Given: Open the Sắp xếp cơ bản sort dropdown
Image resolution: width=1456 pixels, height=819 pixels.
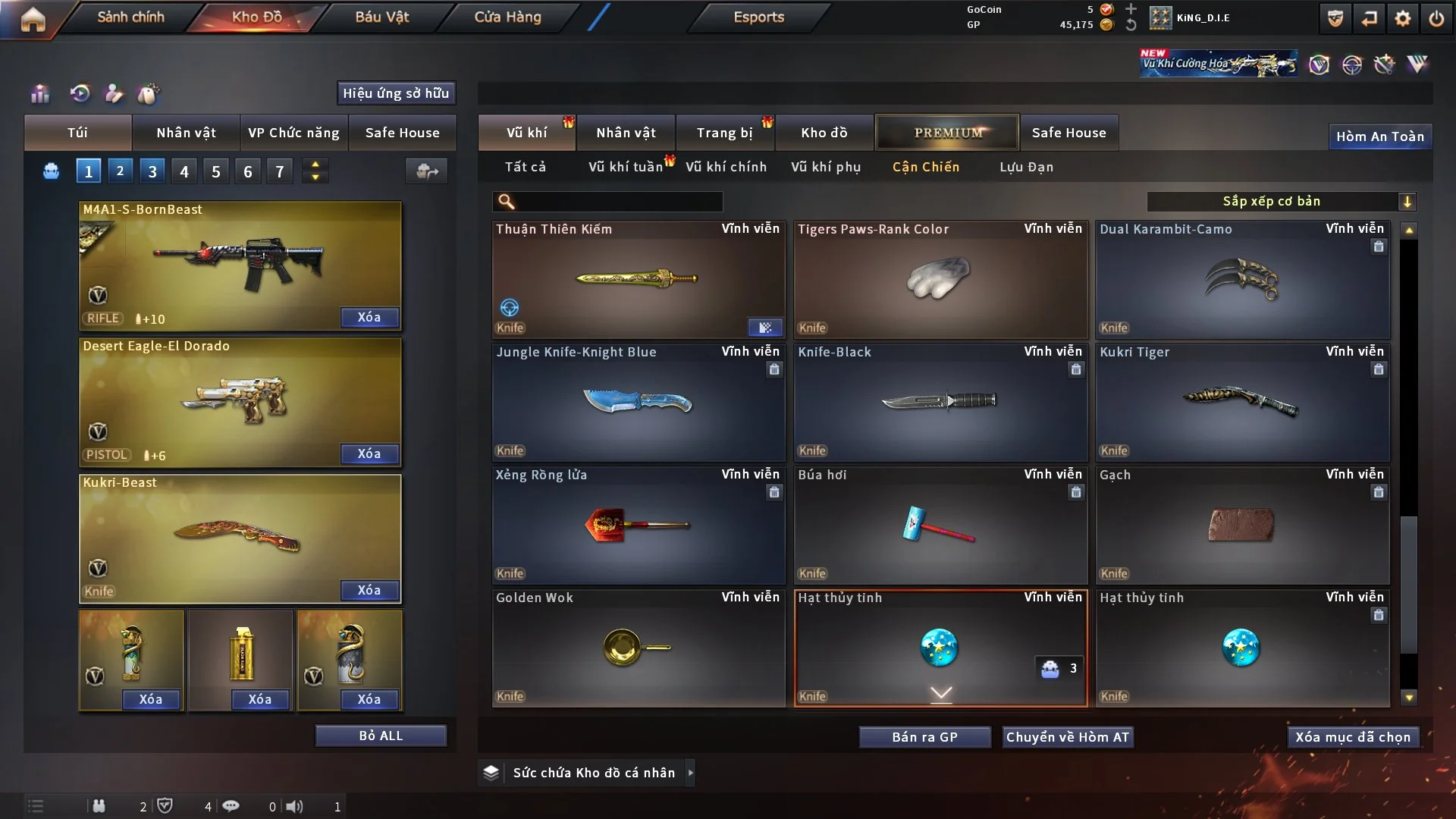Looking at the screenshot, I should point(1281,201).
